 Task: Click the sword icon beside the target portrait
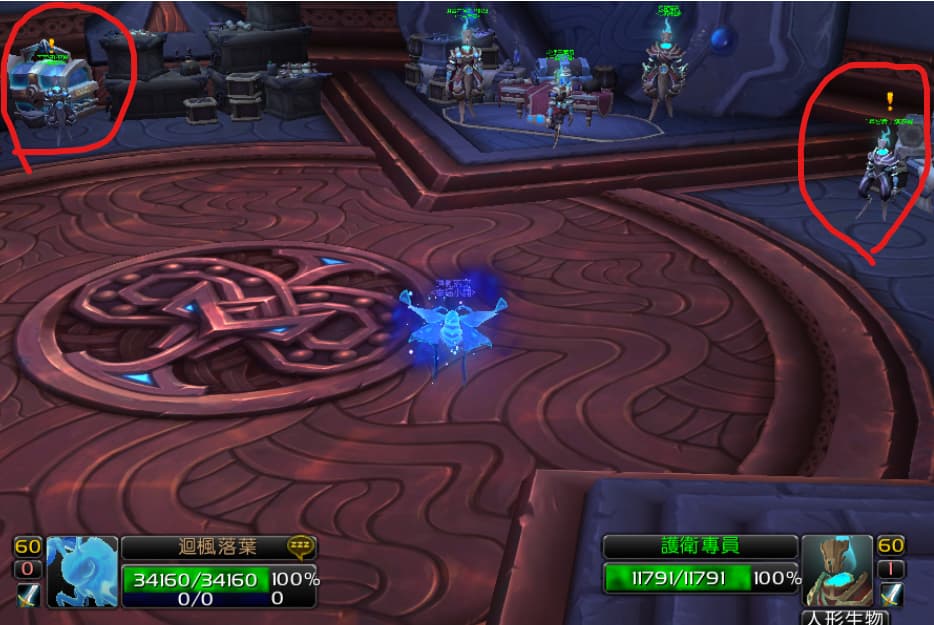890,594
